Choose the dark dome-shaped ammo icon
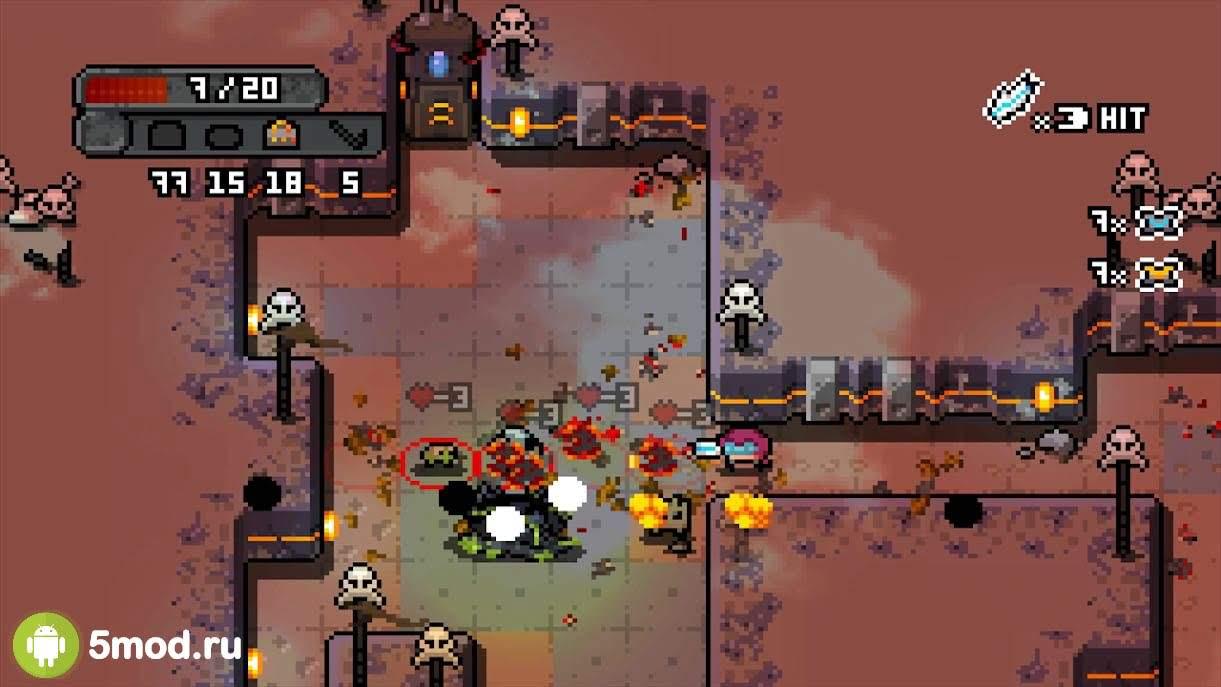1221x687 pixels. 166,134
